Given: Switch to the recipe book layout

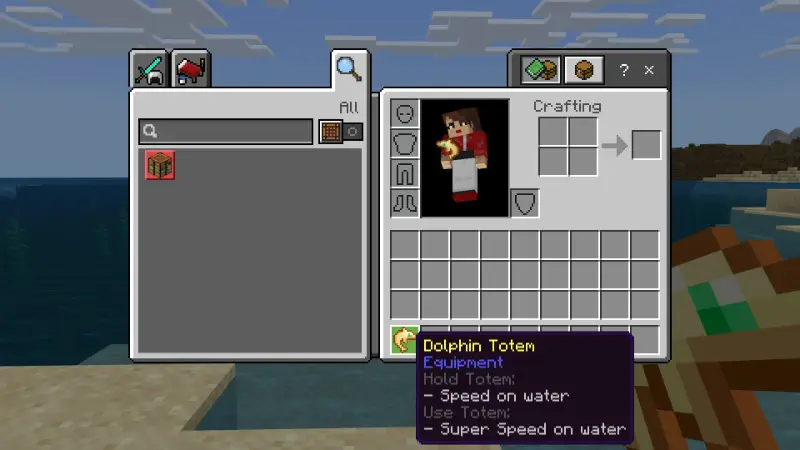Looking at the screenshot, I should point(539,70).
